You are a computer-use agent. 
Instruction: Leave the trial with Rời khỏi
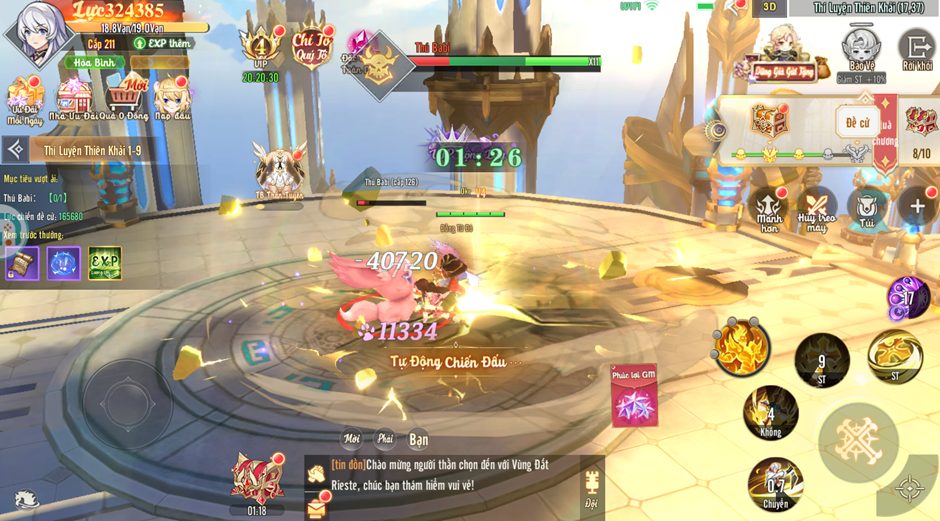[x=915, y=47]
